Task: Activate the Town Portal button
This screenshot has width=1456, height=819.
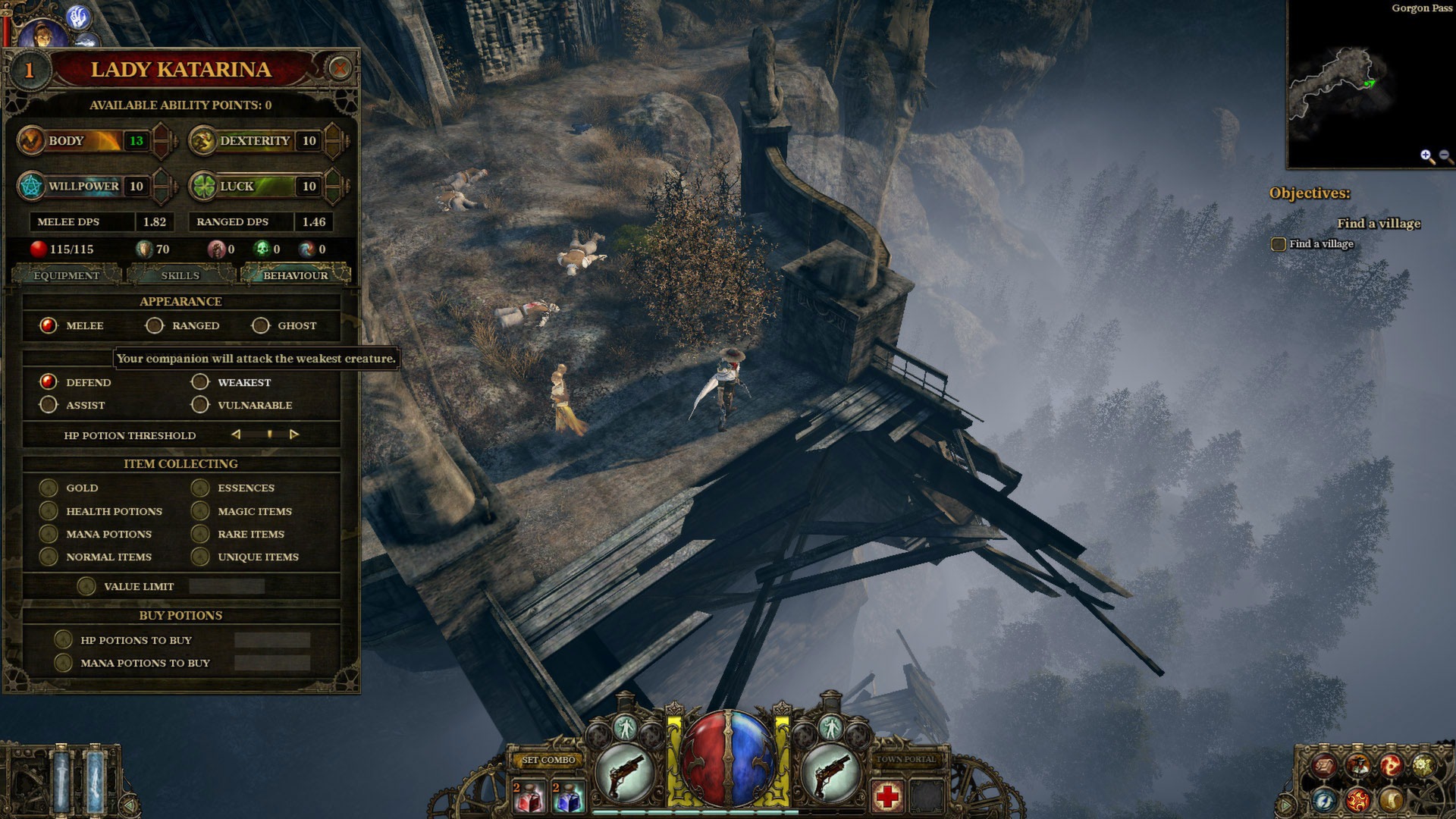Action: [907, 760]
